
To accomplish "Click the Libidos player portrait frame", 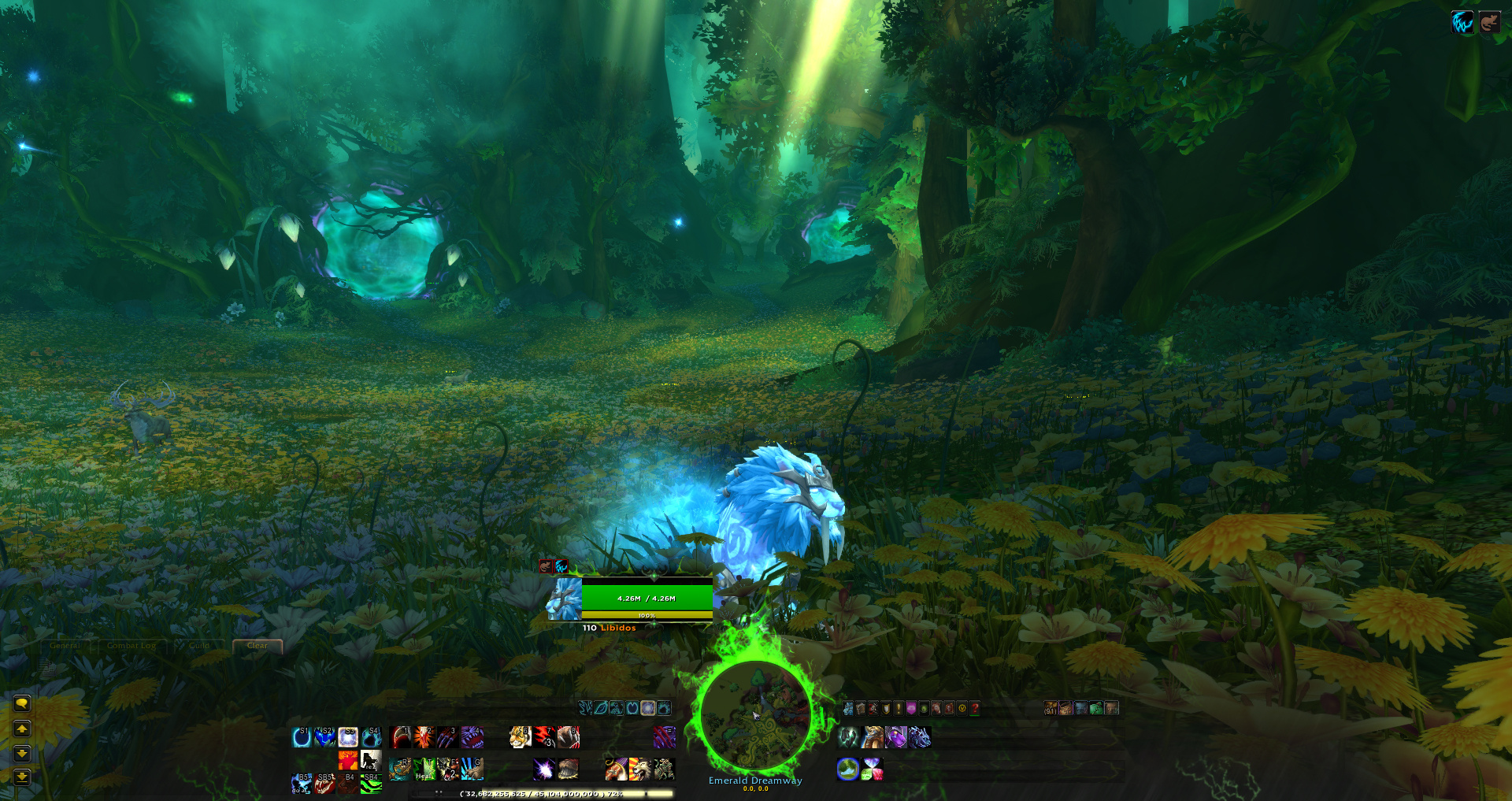I will coord(565,599).
